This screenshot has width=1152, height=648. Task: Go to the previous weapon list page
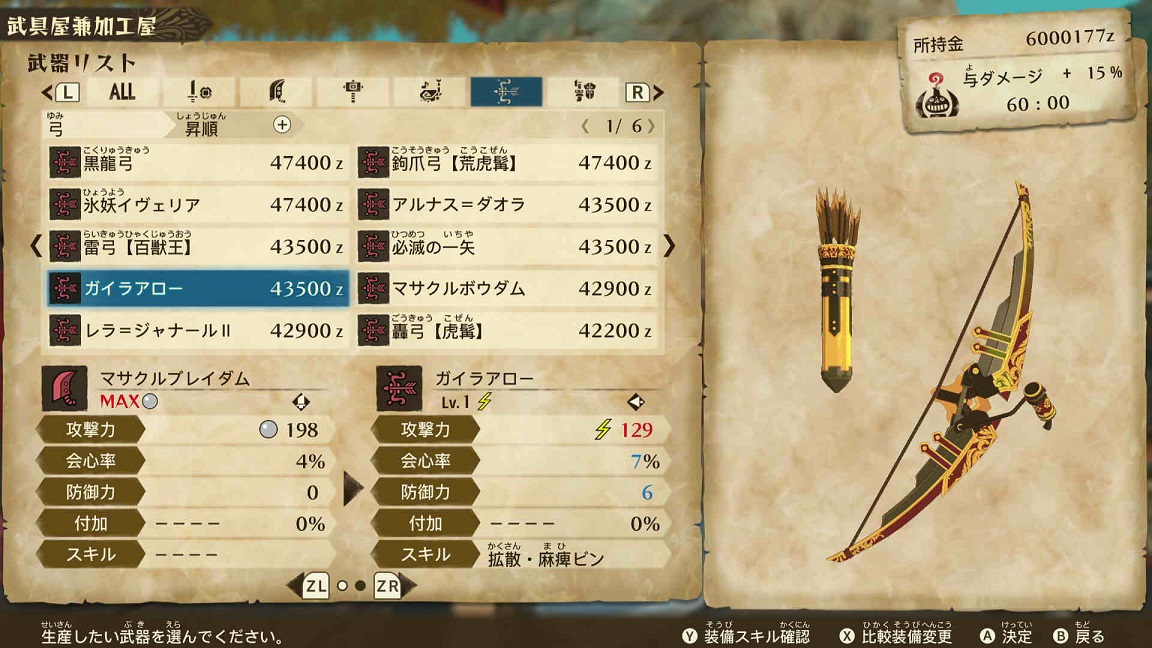(x=36, y=246)
